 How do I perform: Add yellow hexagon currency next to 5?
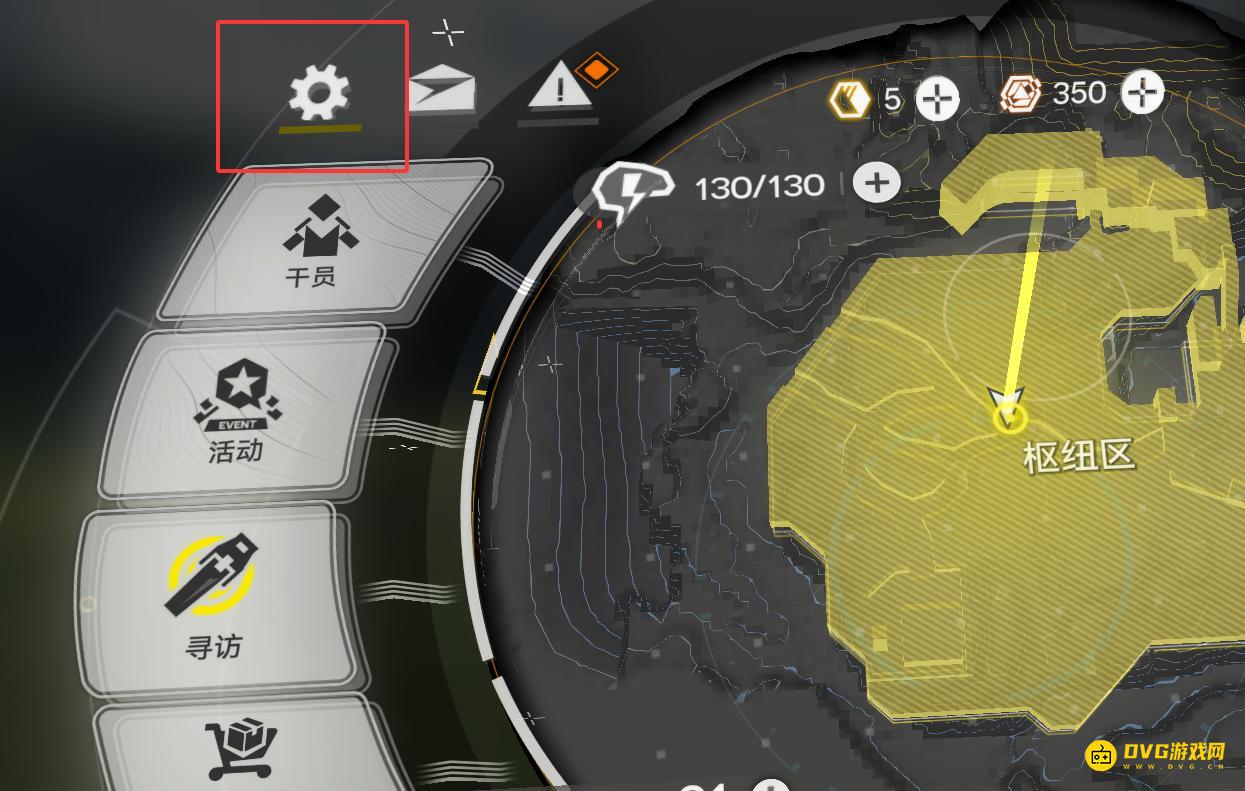[937, 98]
